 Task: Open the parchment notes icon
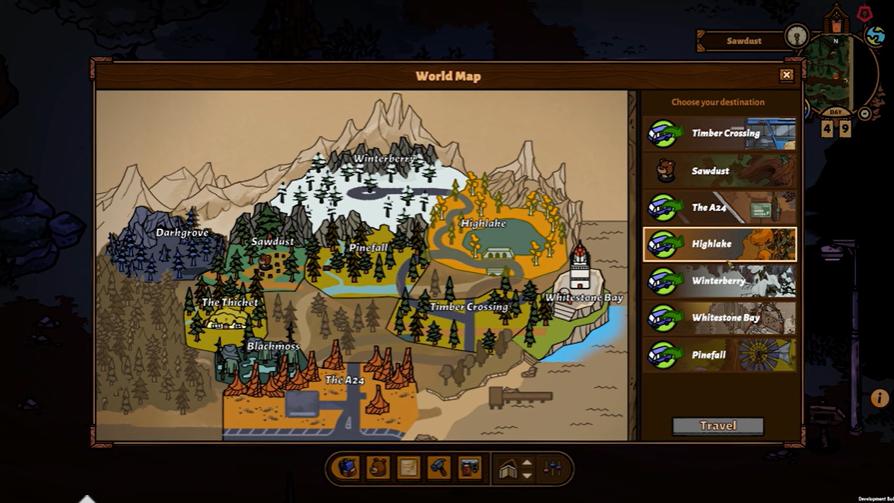point(408,467)
